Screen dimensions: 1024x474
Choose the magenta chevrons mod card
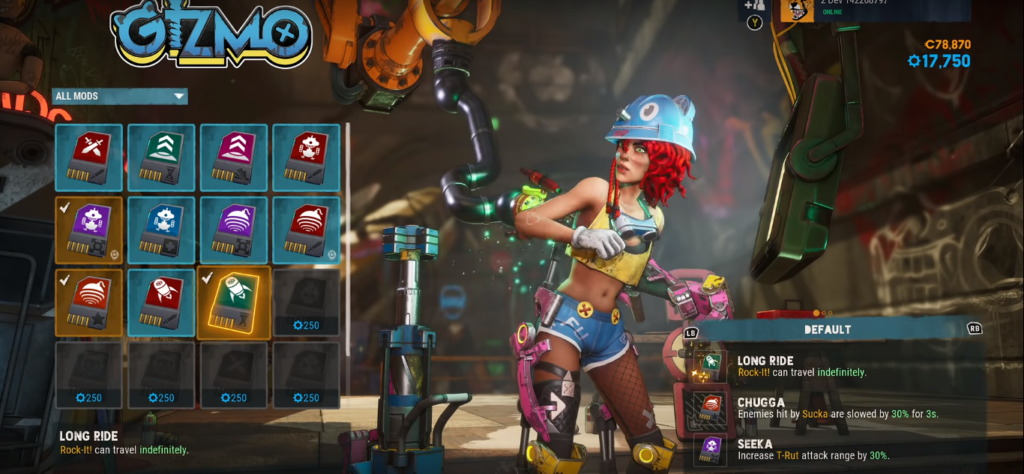[x=234, y=157]
